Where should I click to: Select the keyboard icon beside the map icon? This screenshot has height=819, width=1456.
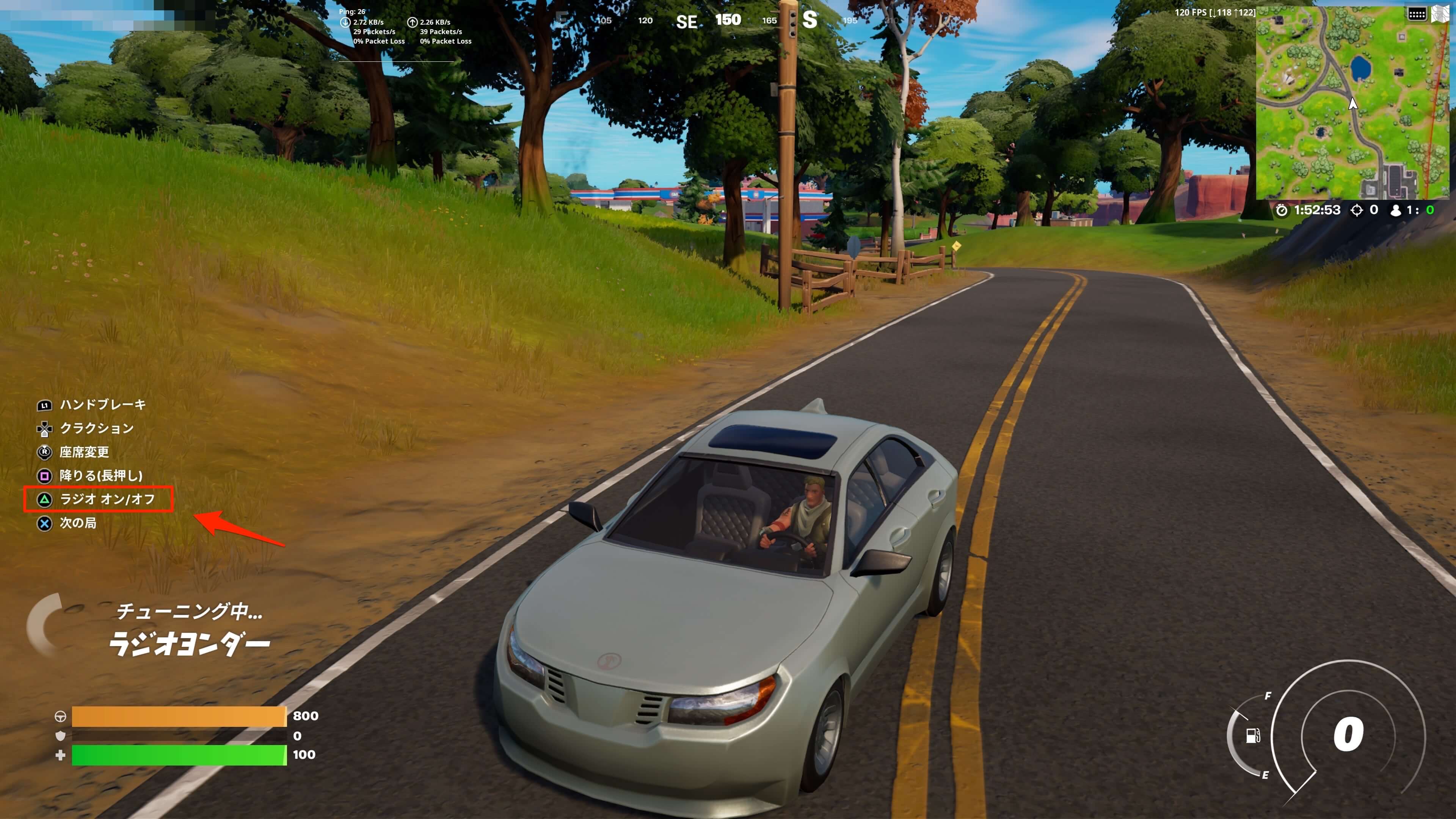point(1417,14)
